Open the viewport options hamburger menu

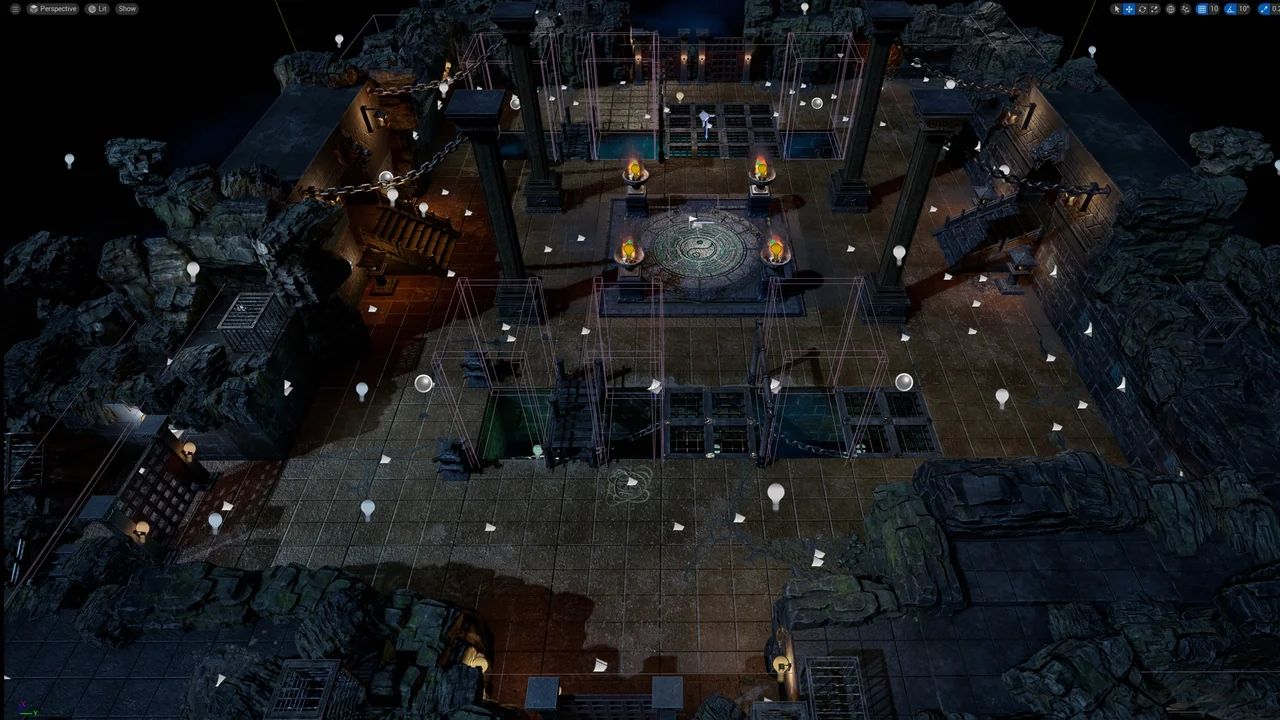click(x=16, y=8)
